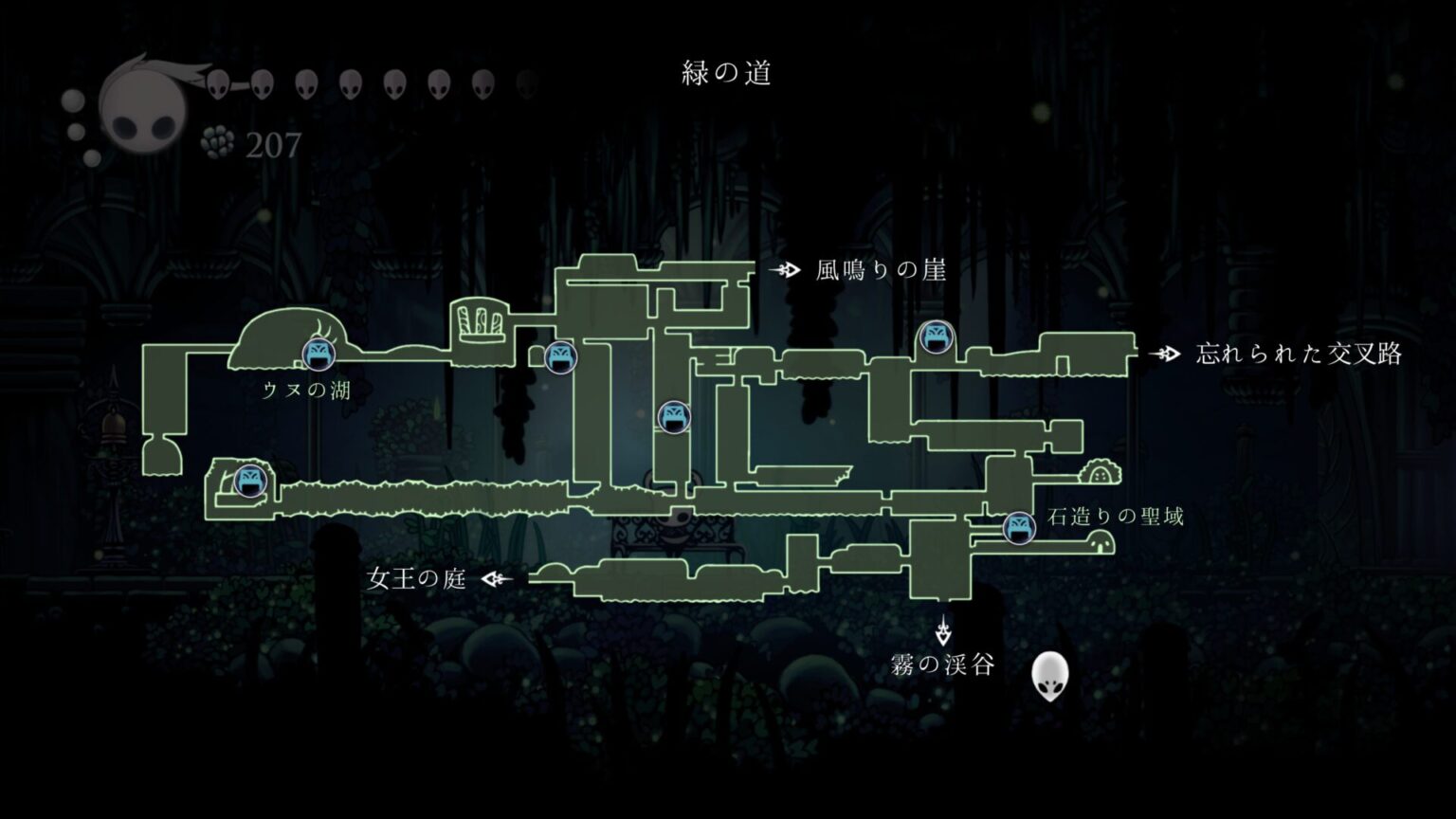Click the grub marker beside ウヌの湖
Screen dimensions: 1456x819
318,355
